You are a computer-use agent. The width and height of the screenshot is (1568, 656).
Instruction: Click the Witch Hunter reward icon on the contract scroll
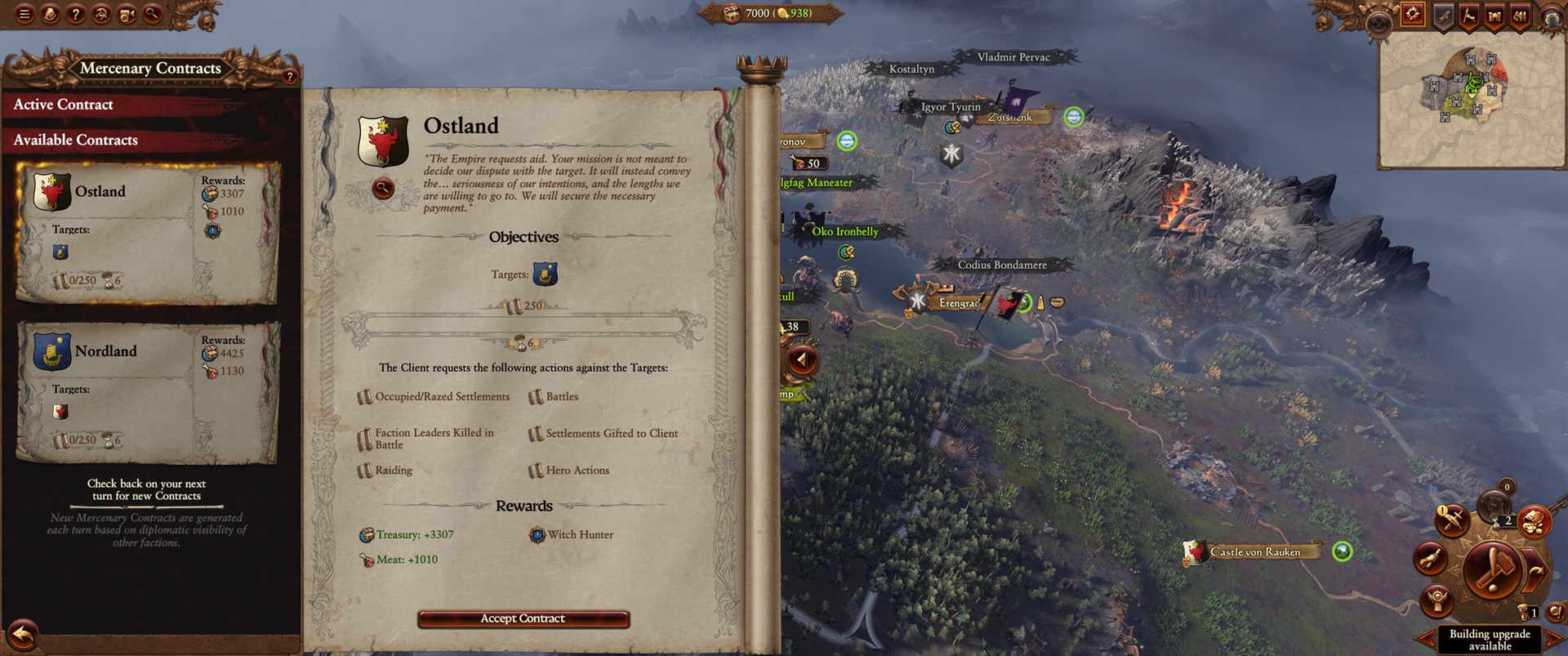tap(537, 534)
